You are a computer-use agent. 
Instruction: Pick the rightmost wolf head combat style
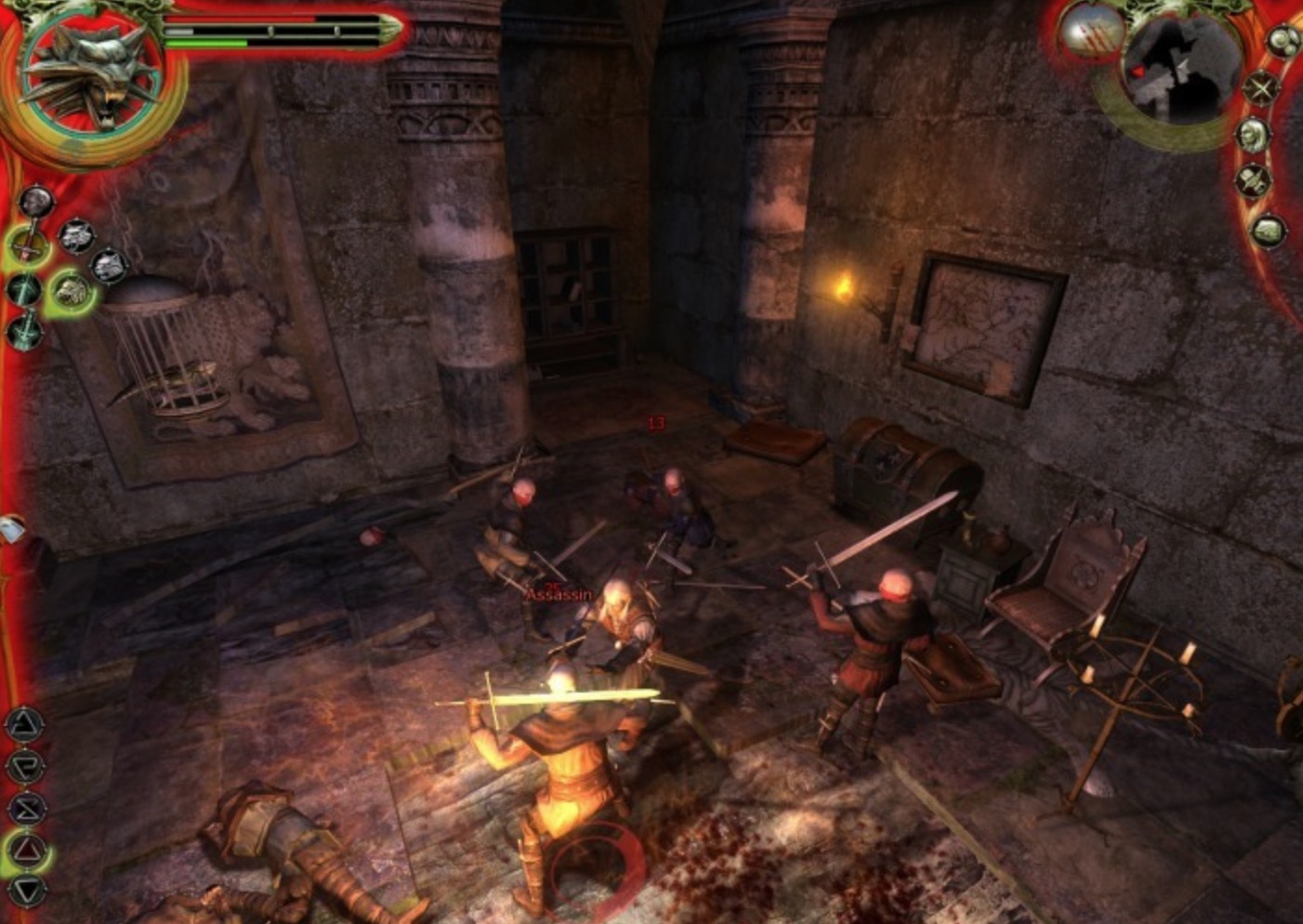109,266
